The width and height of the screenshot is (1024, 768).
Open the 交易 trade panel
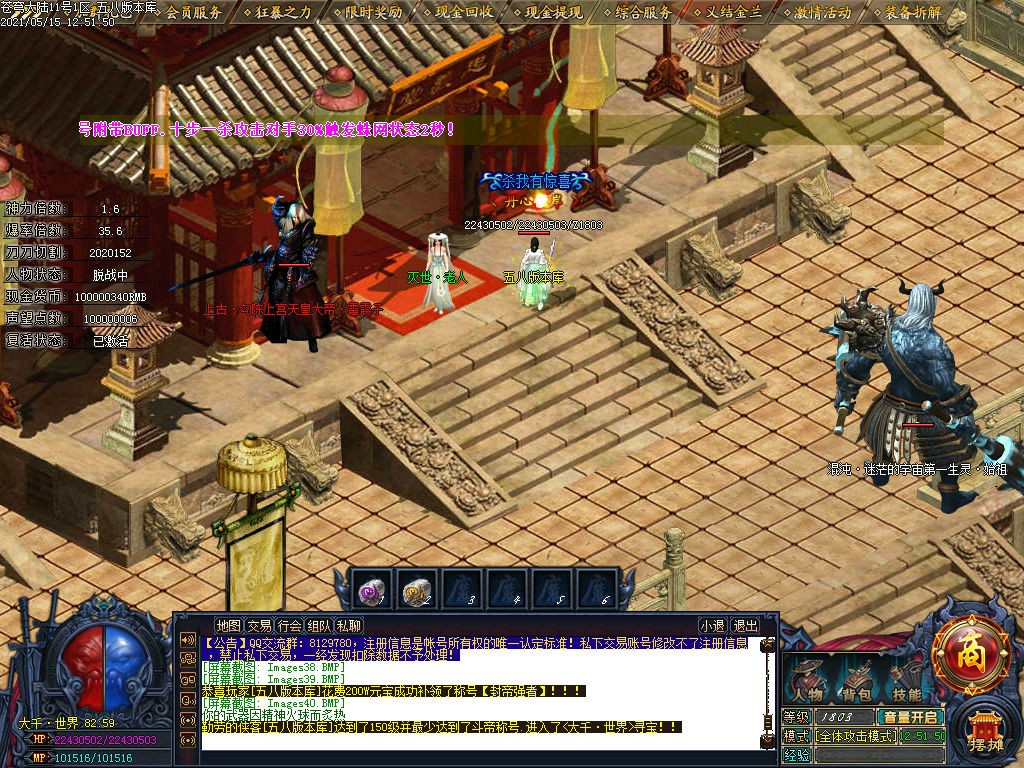259,625
